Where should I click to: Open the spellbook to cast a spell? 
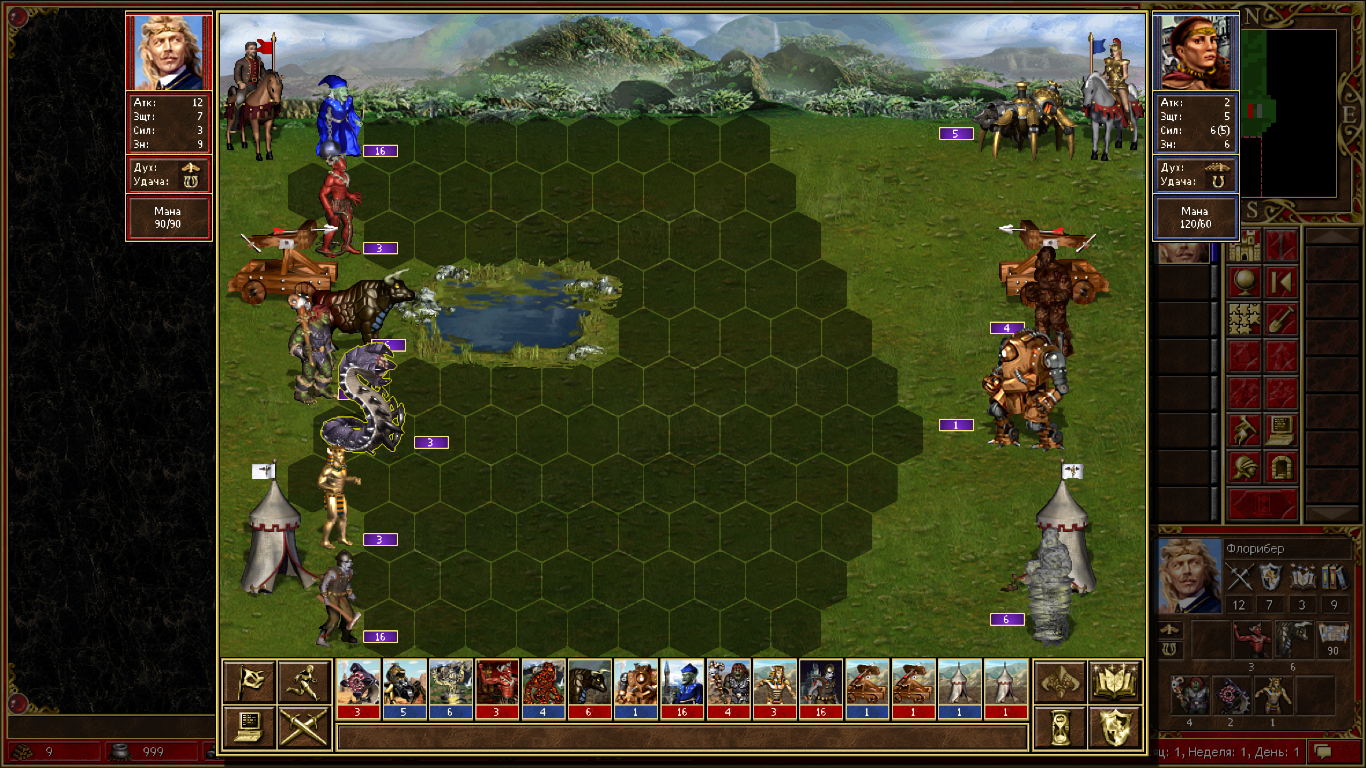(1115, 682)
